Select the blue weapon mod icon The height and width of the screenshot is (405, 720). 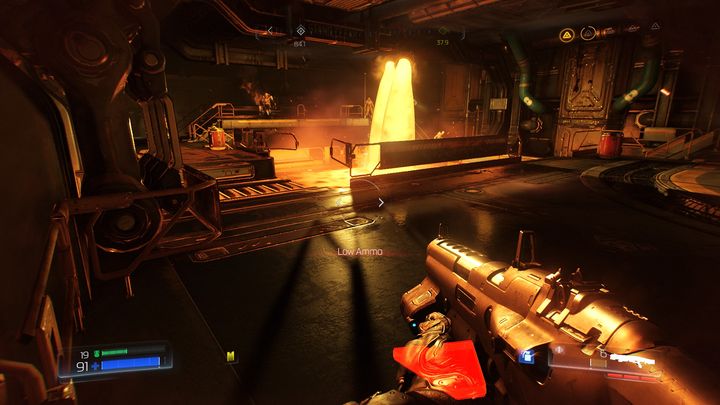click(526, 355)
